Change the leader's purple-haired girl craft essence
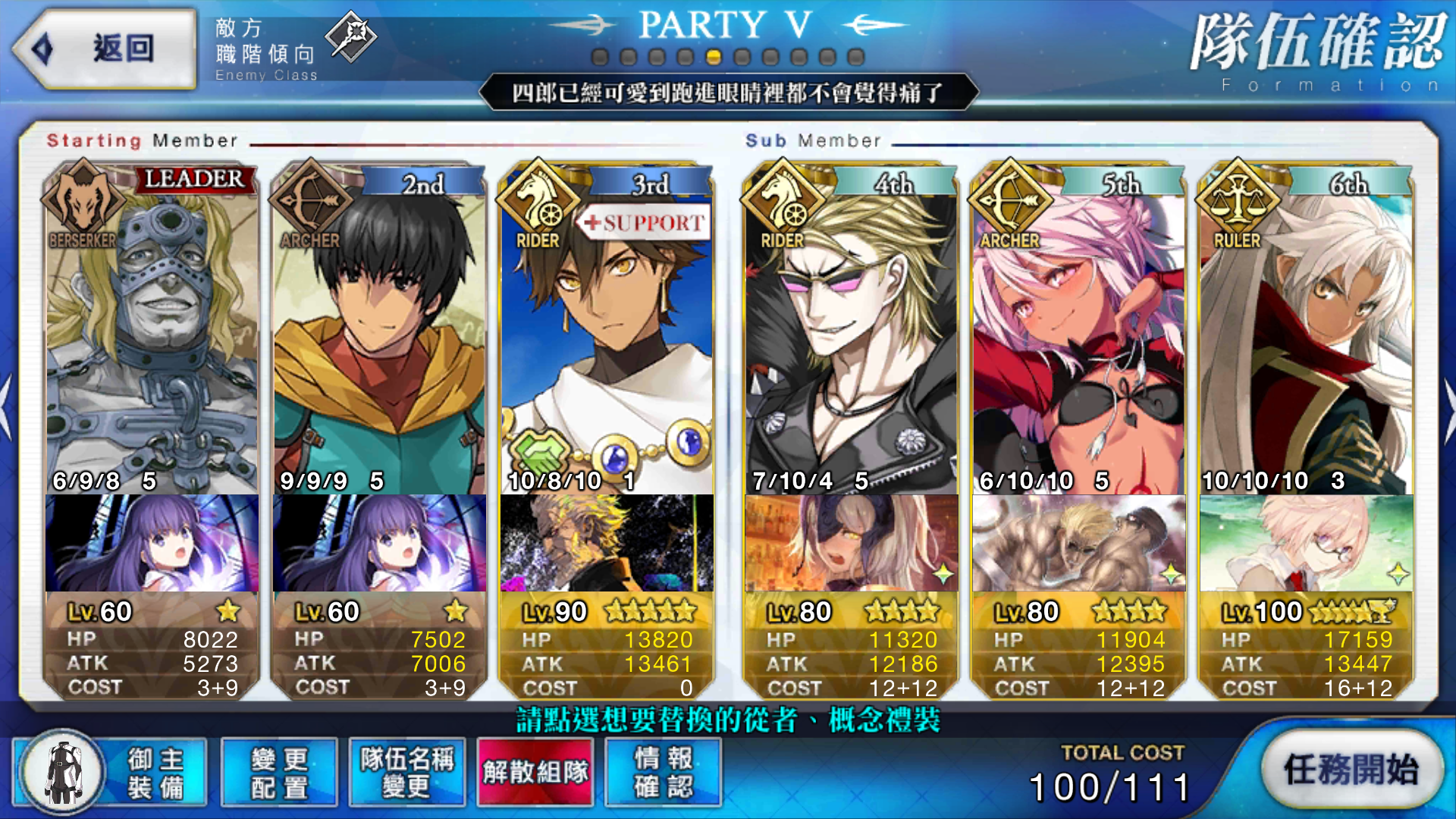Image resolution: width=1456 pixels, height=819 pixels. pos(152,543)
